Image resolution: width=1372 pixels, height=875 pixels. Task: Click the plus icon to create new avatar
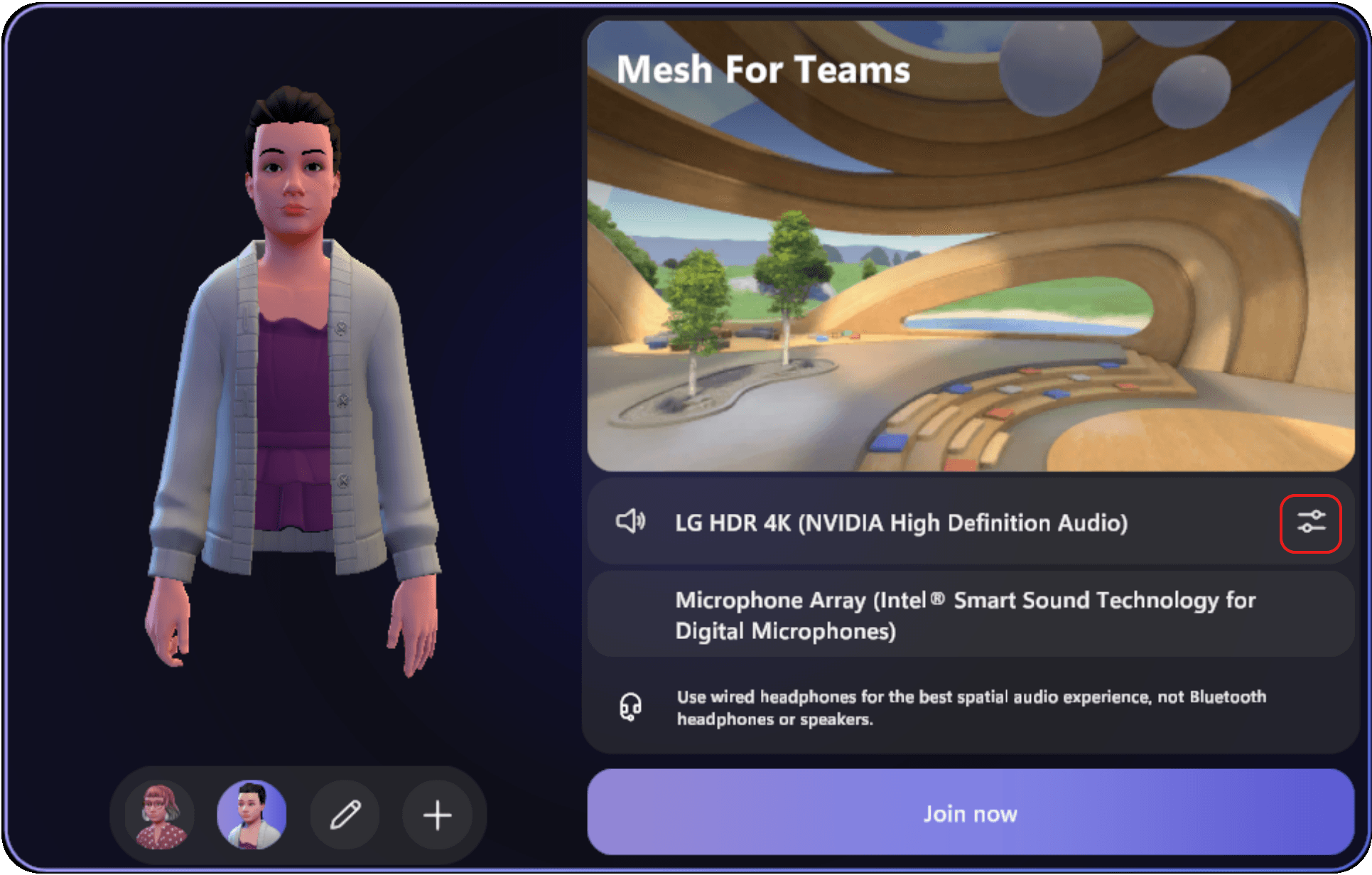(436, 815)
